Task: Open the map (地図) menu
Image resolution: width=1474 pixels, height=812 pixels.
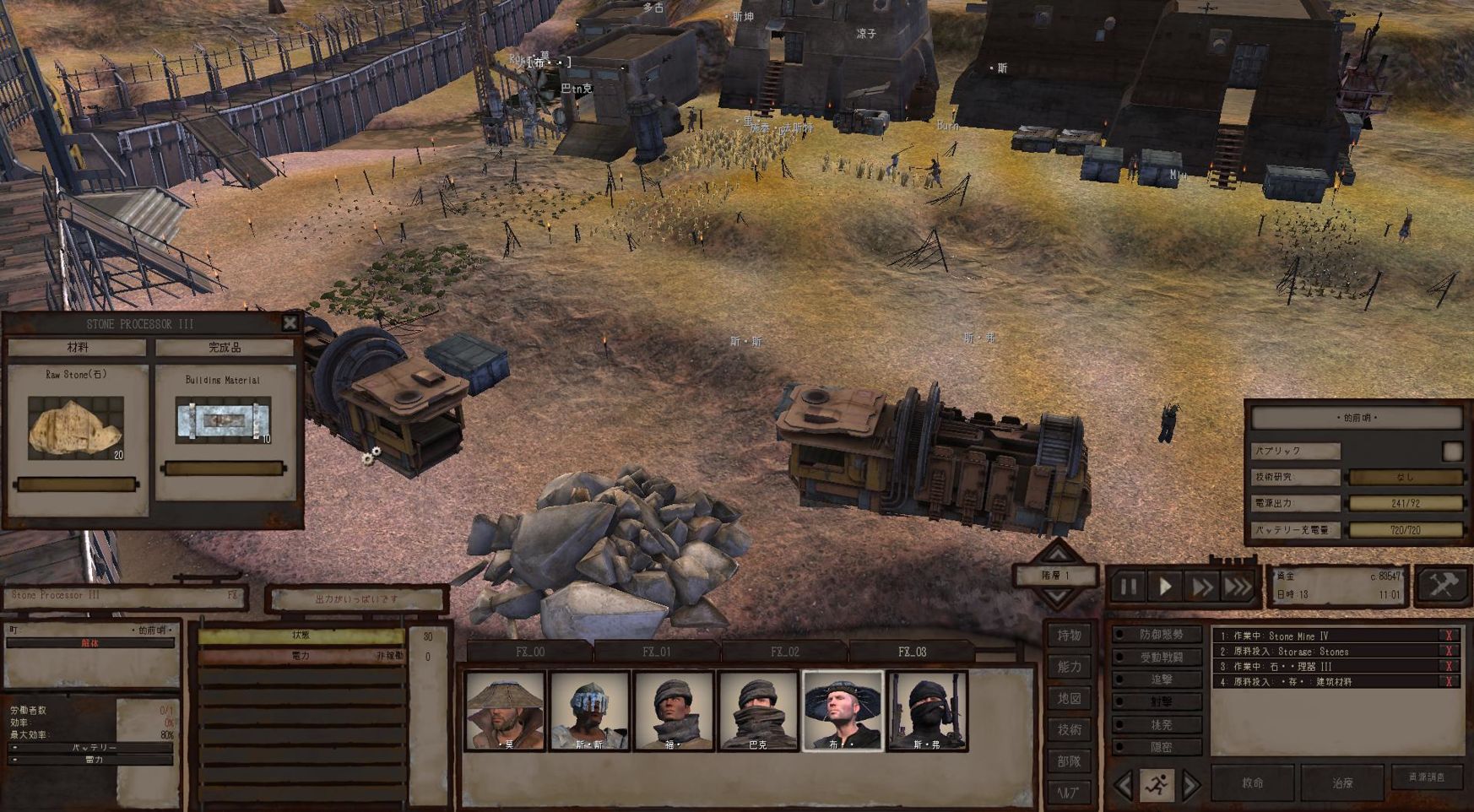Action: coord(1069,698)
